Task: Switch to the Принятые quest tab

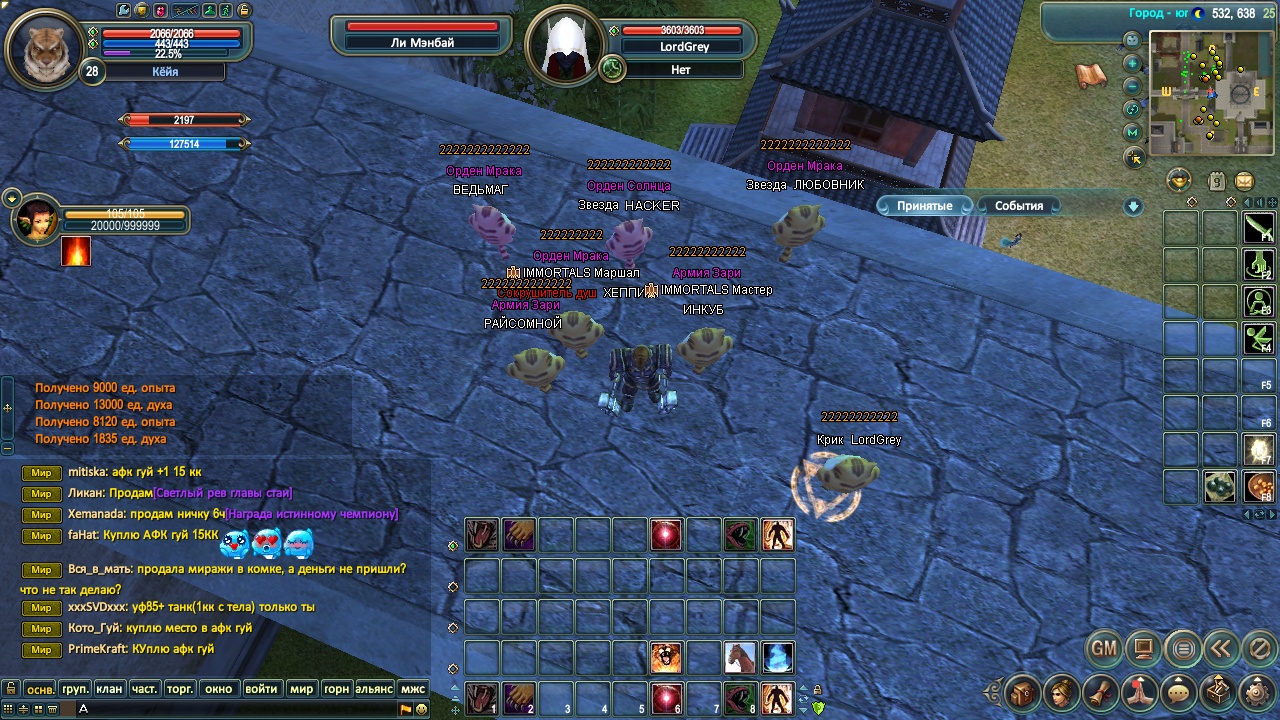Action: [x=924, y=206]
